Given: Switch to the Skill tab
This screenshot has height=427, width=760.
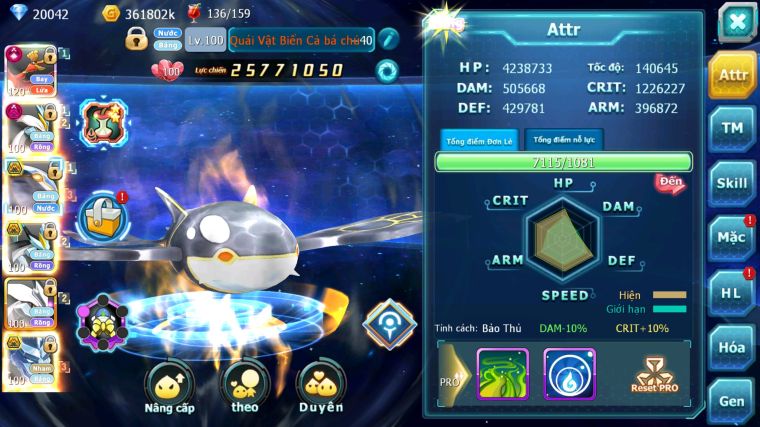Looking at the screenshot, I should click(732, 183).
